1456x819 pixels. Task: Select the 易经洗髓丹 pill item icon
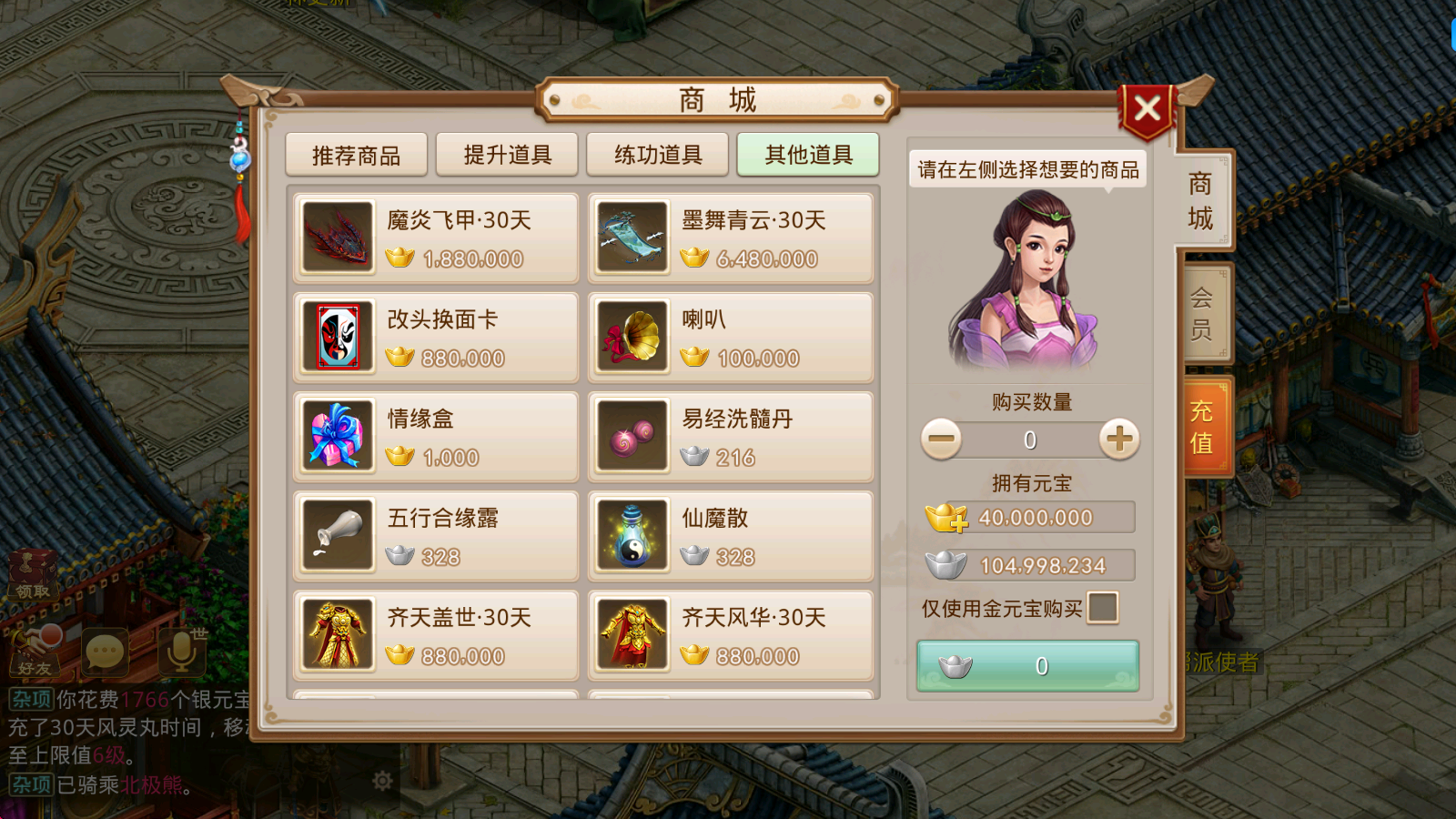point(632,436)
